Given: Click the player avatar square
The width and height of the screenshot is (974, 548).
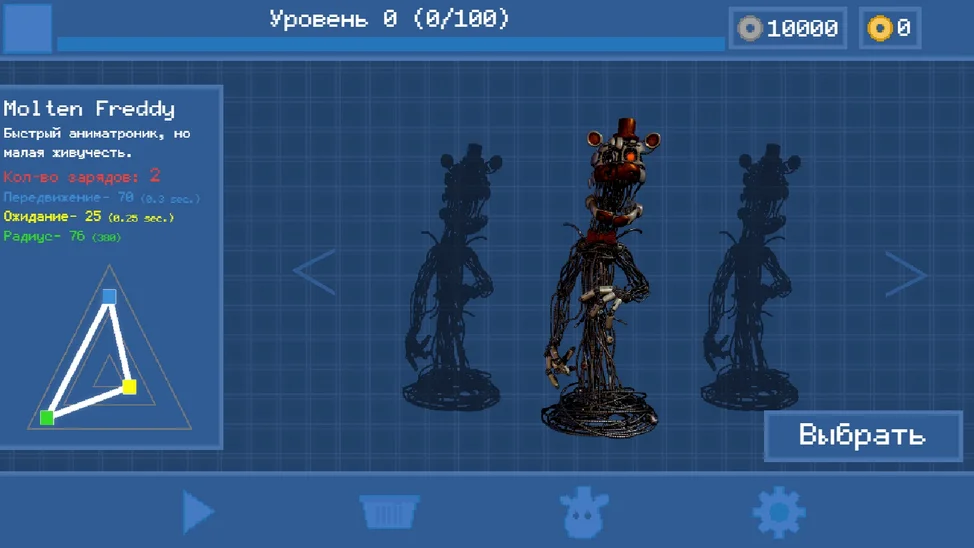Looking at the screenshot, I should click(x=28, y=28).
